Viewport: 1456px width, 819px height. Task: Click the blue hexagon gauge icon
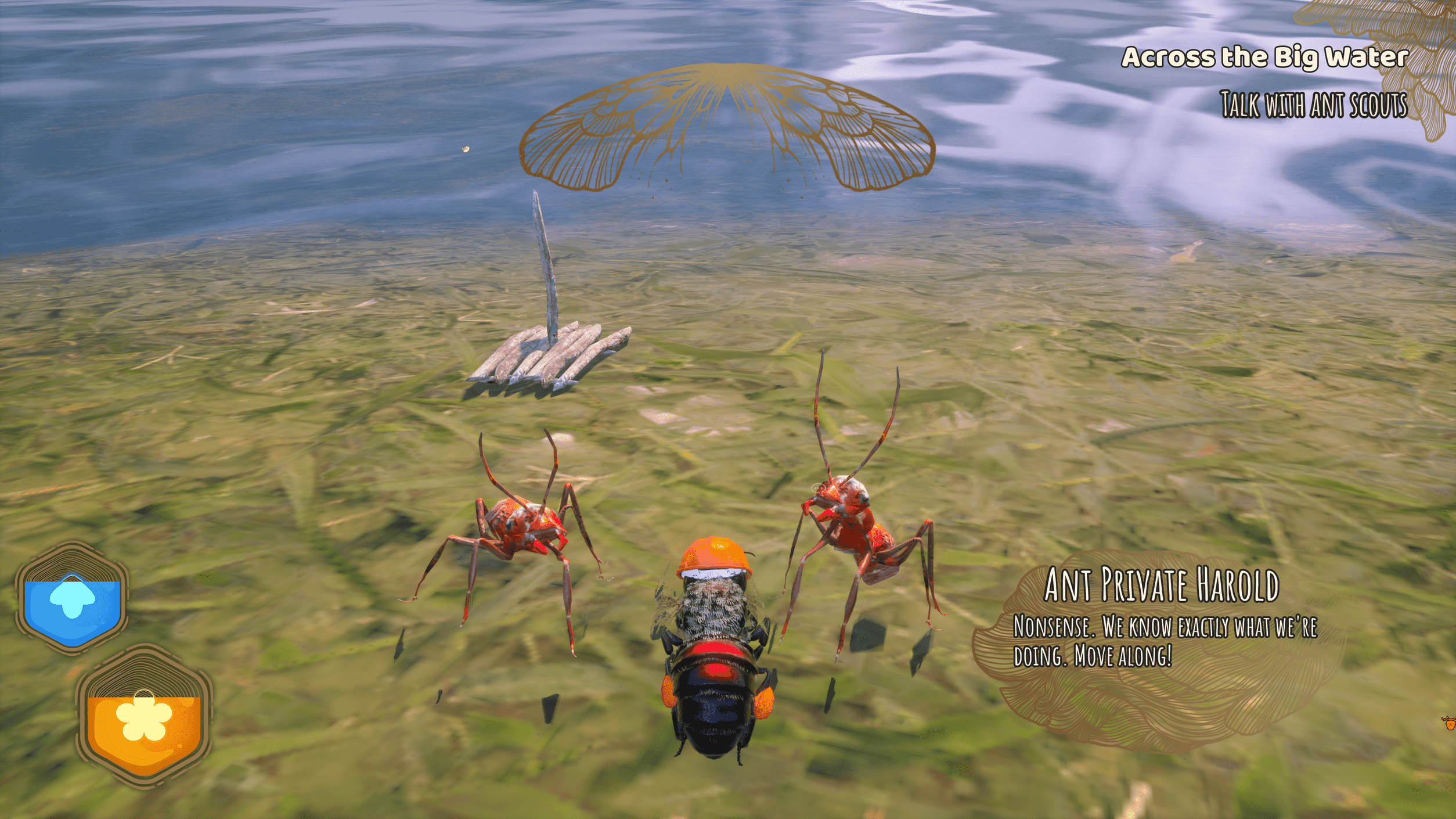tap(72, 598)
